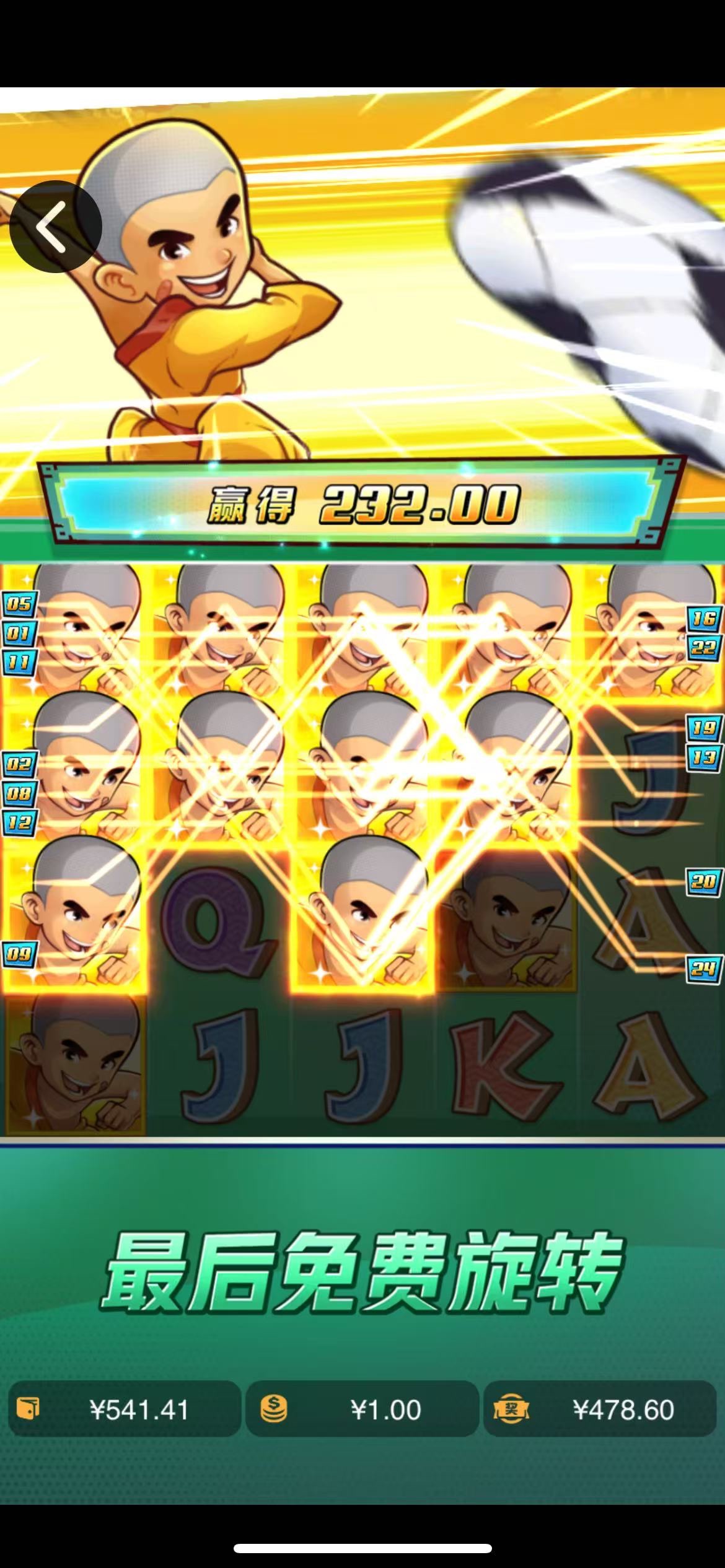Open the ¥1.00 bet amount panel
The width and height of the screenshot is (725, 1568).
(362, 1410)
